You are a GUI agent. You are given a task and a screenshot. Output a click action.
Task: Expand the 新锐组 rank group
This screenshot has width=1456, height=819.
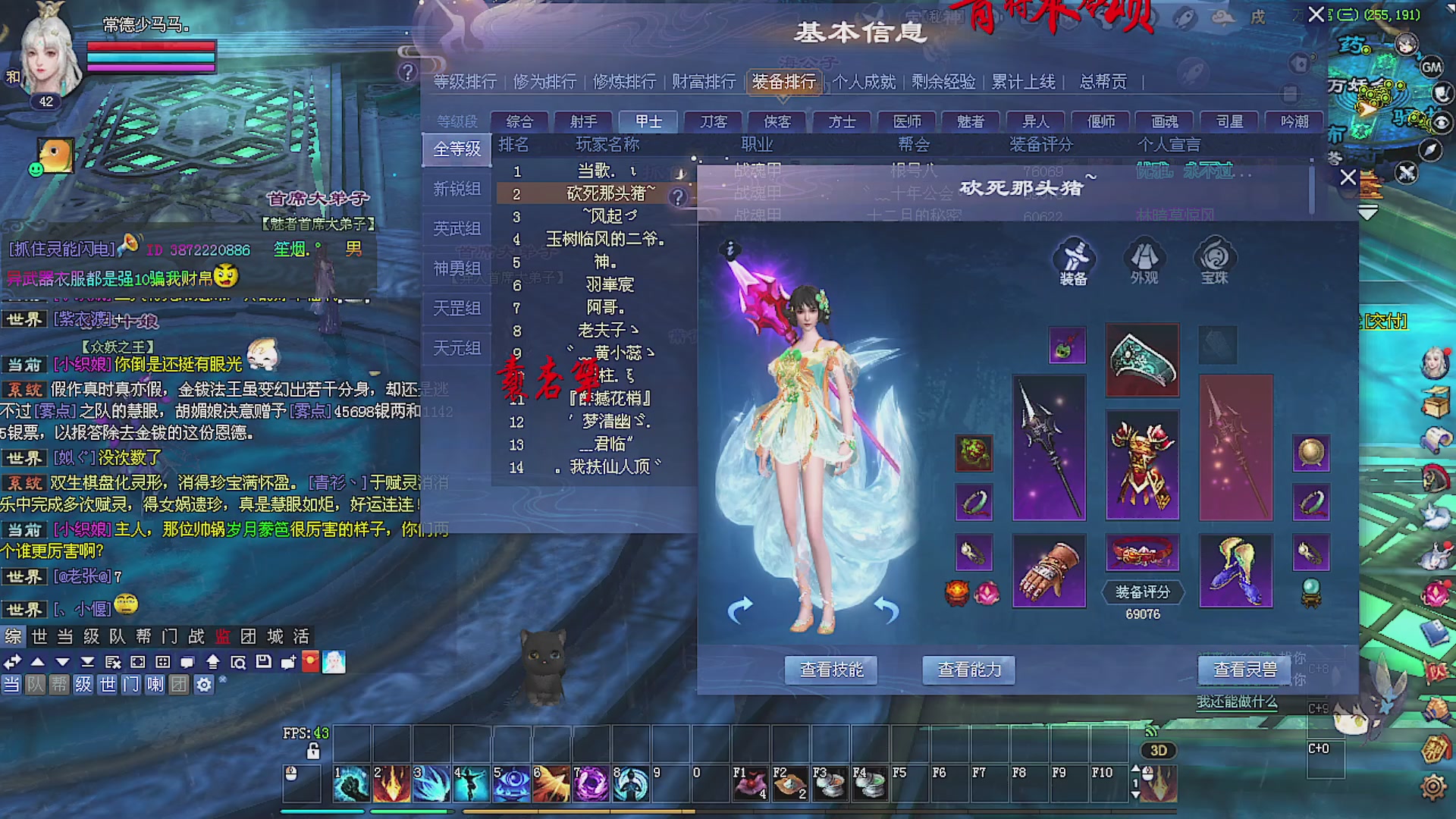(x=457, y=189)
